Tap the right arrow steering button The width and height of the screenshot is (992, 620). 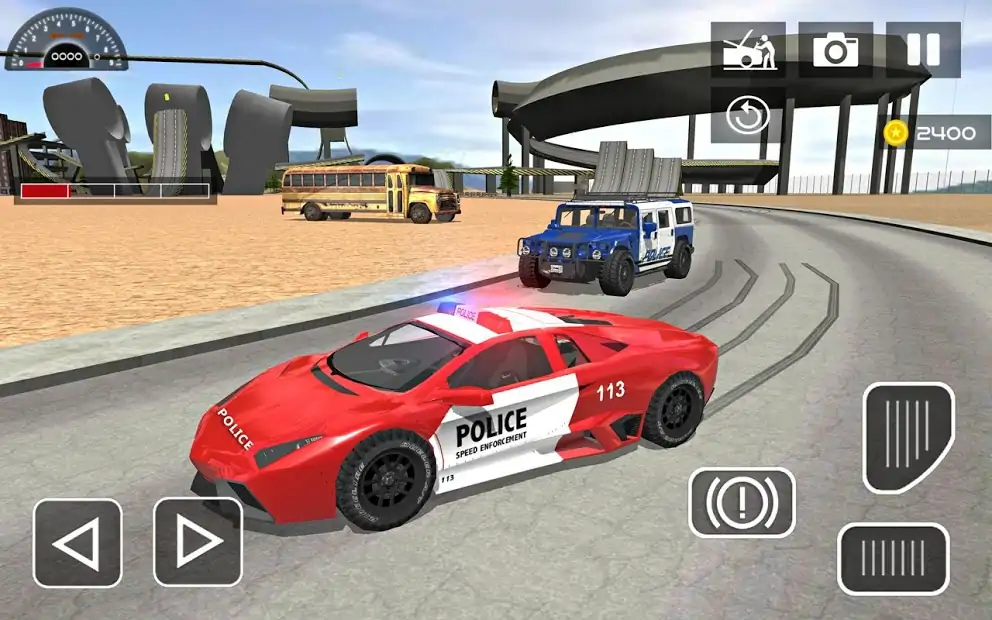[x=197, y=543]
